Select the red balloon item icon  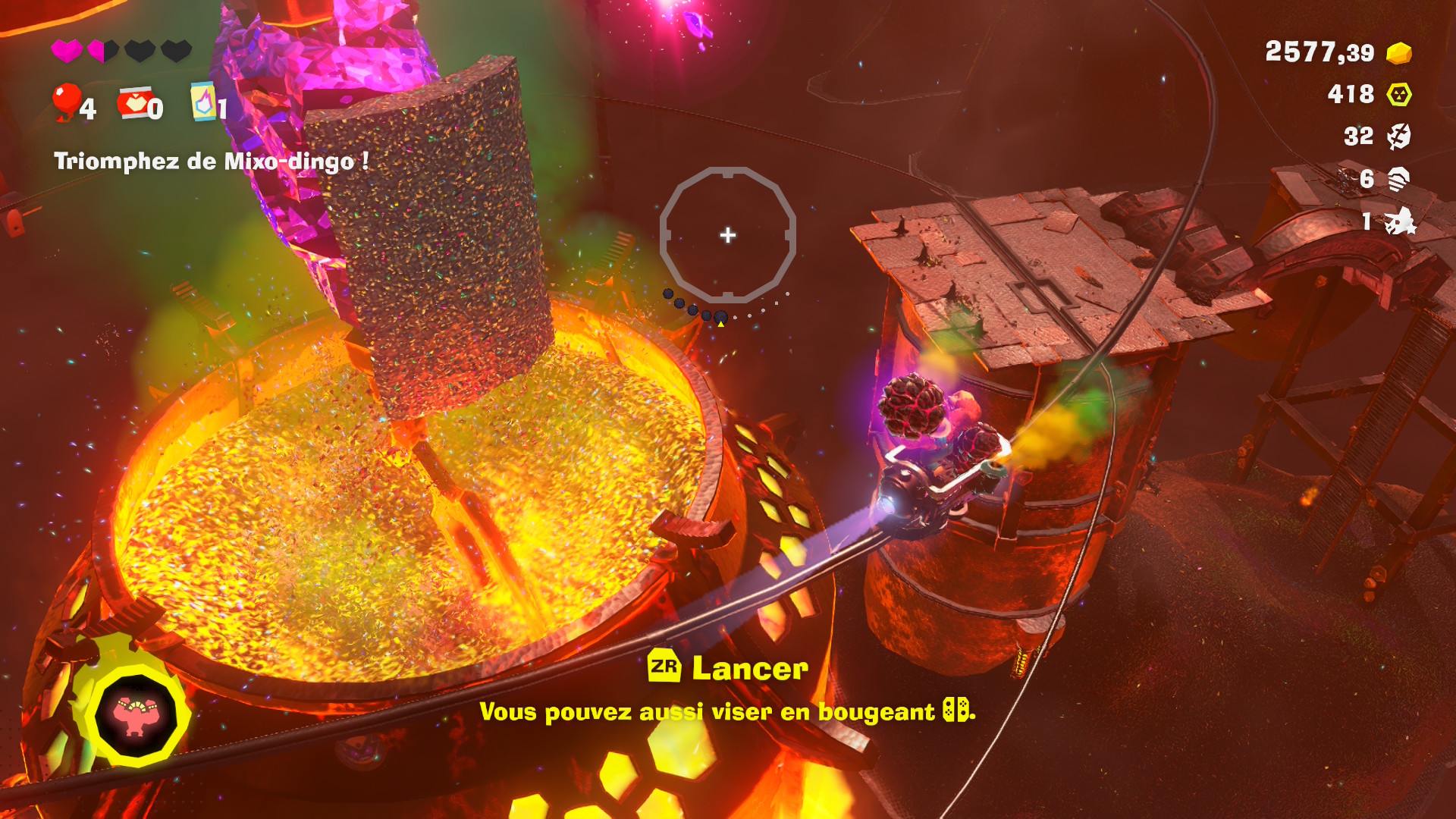pos(67,101)
